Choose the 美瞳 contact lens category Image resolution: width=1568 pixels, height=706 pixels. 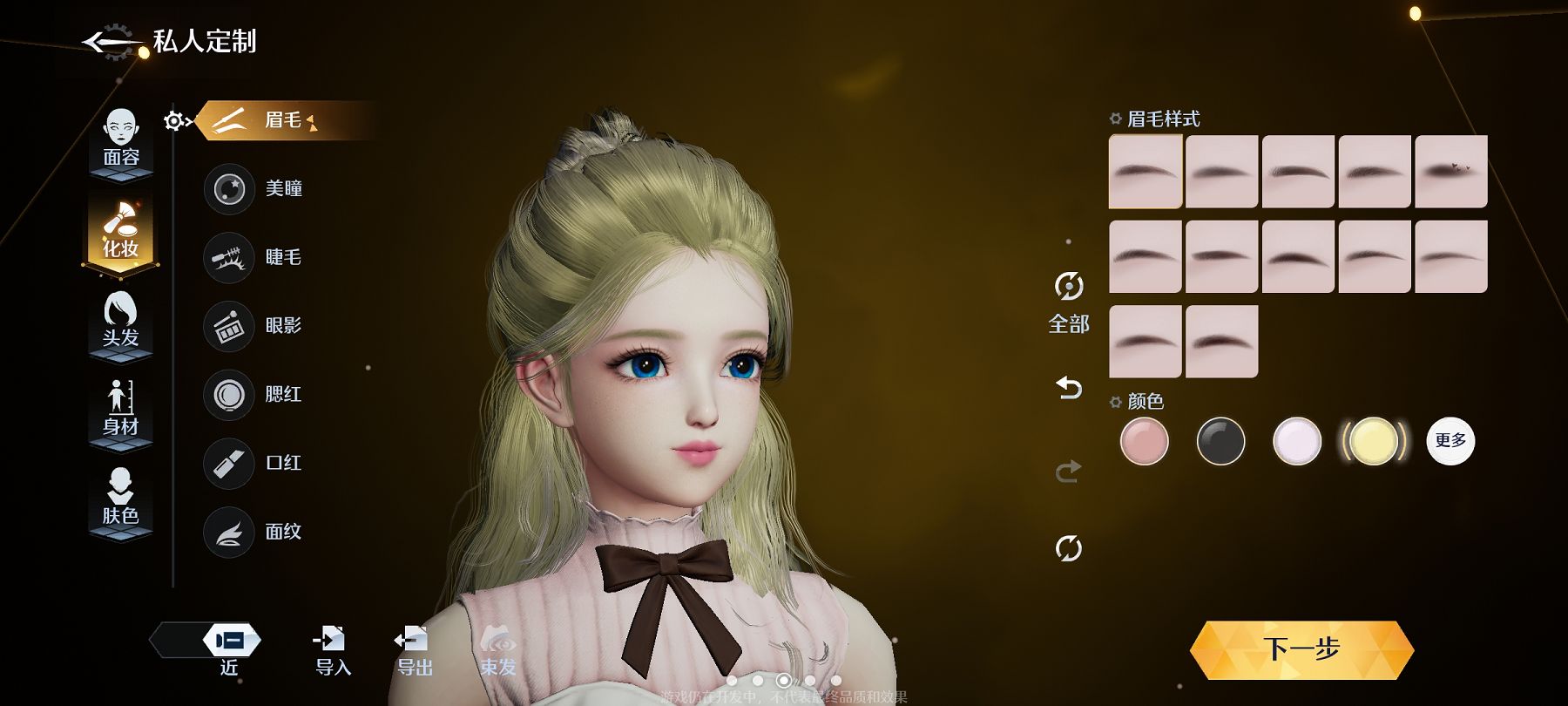253,188
